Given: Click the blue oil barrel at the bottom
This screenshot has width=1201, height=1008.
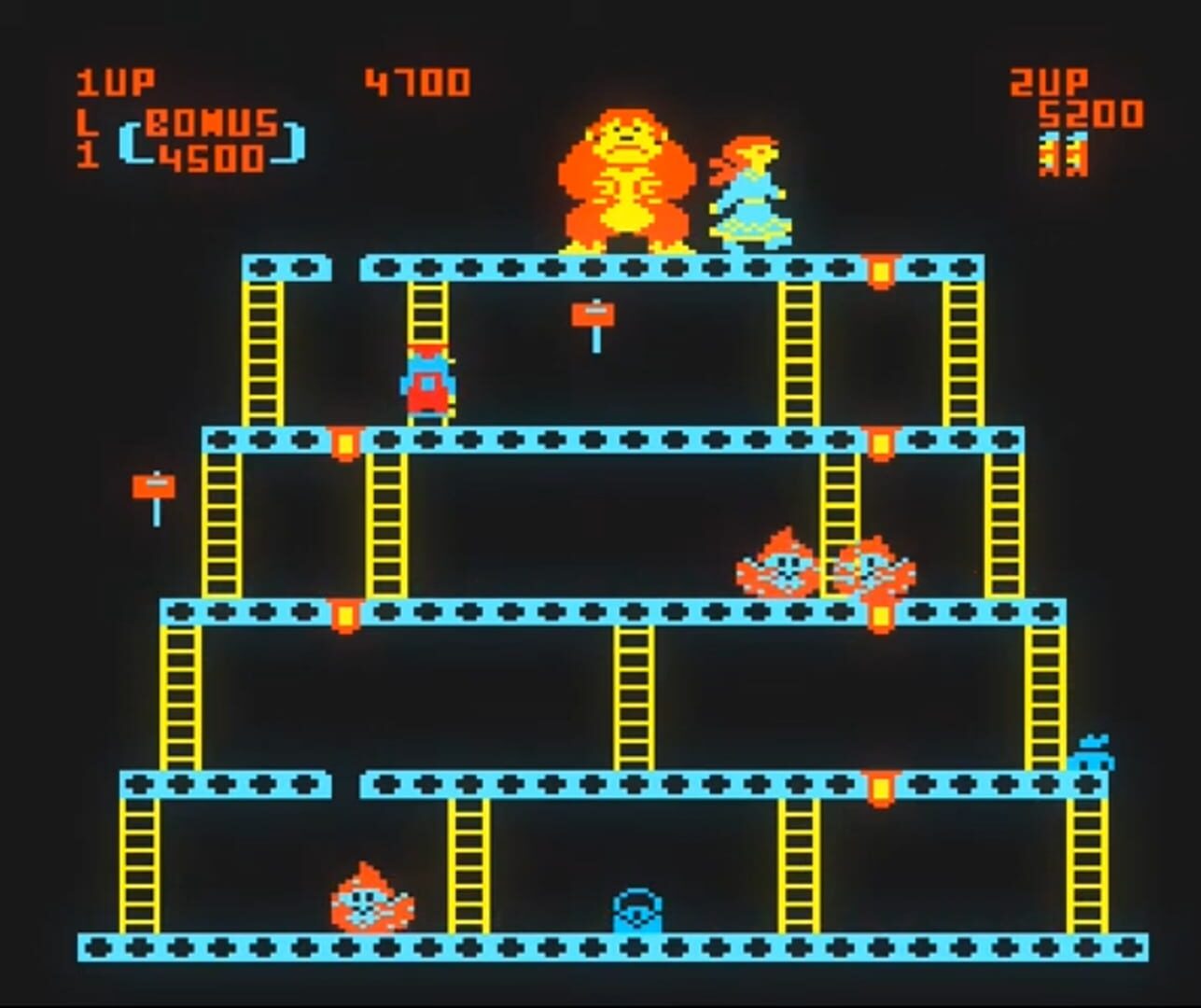Looking at the screenshot, I should [637, 910].
